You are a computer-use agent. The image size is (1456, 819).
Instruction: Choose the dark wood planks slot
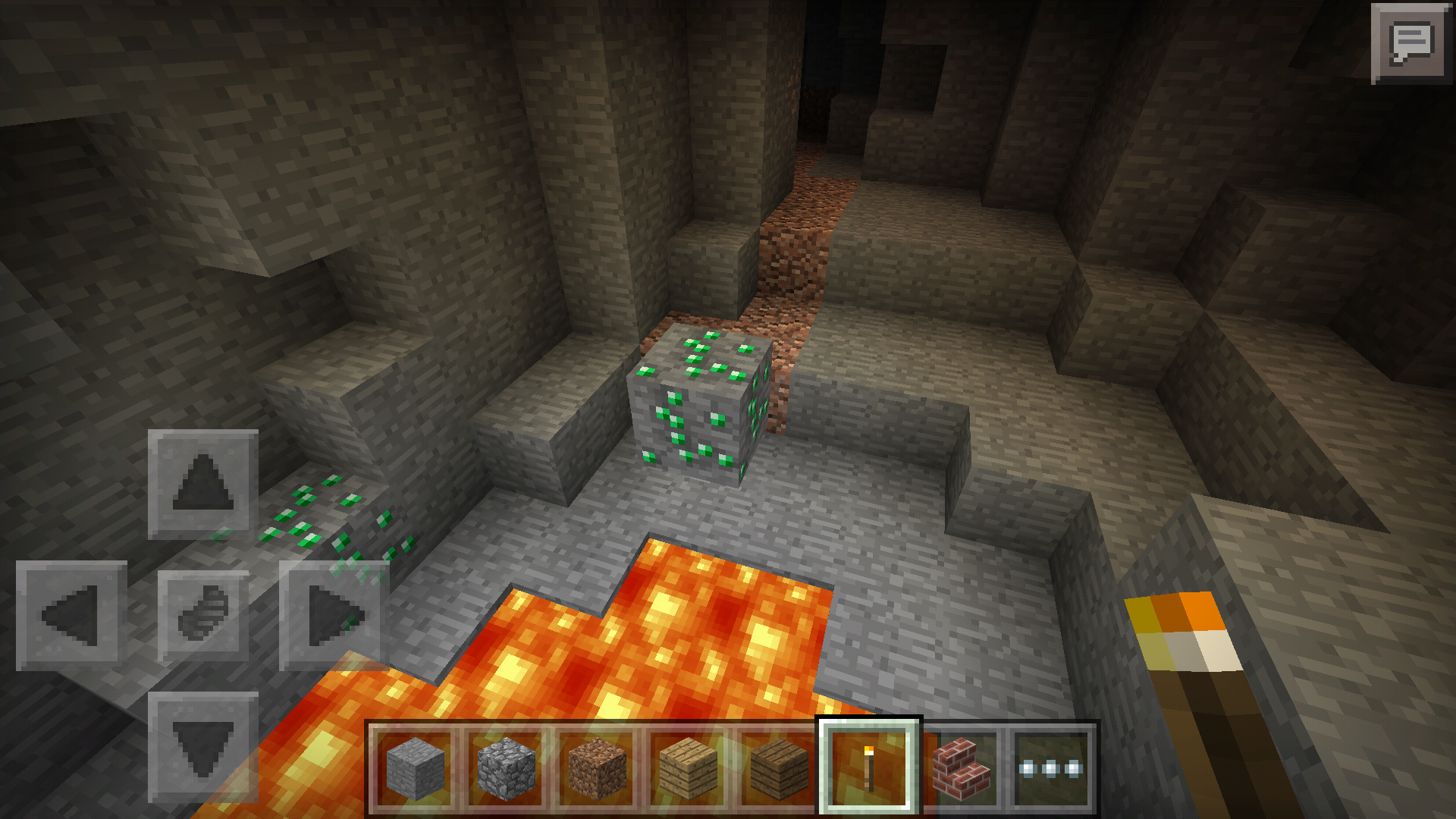779,767
